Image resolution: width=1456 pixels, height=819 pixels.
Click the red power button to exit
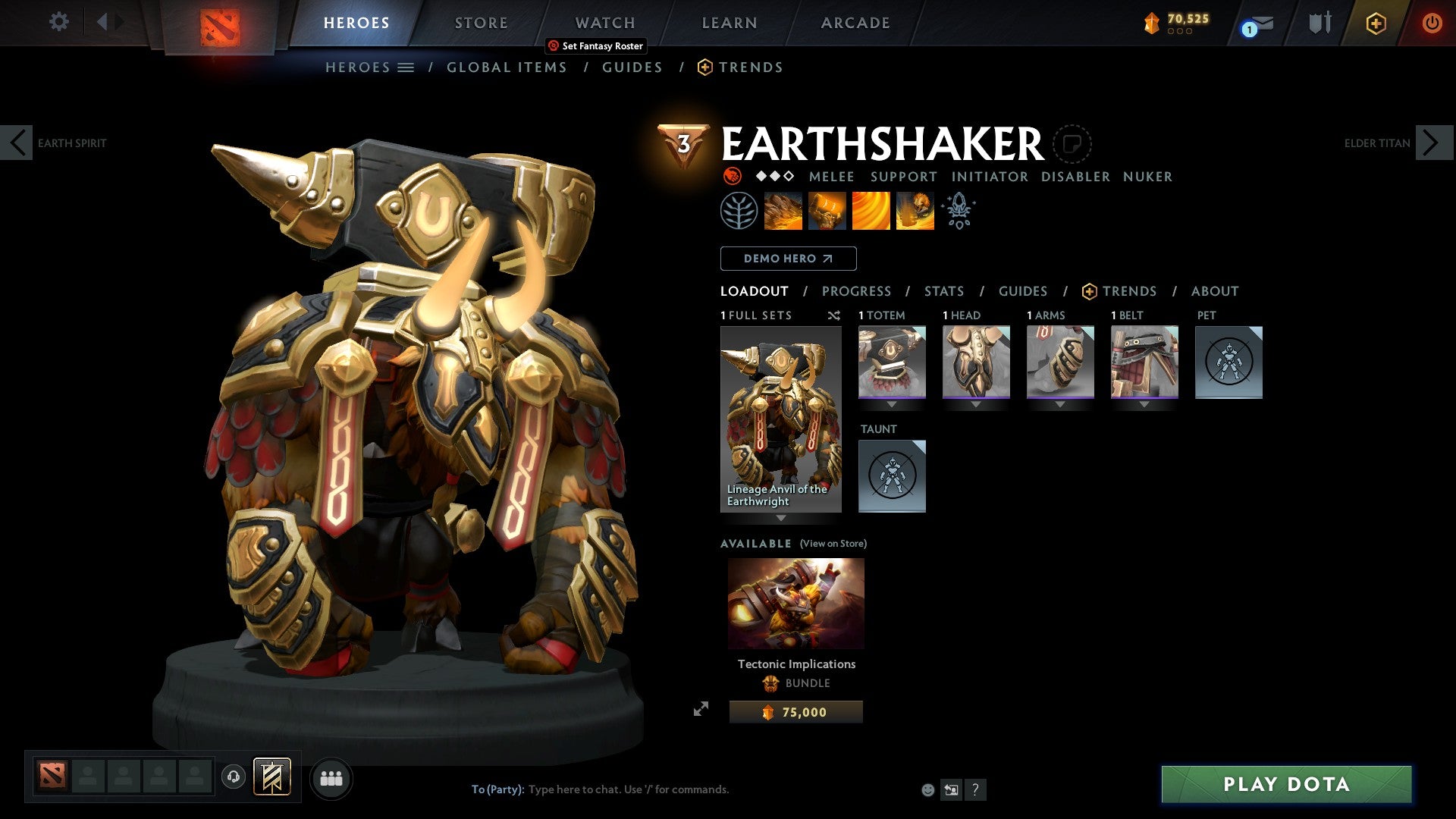(1432, 23)
